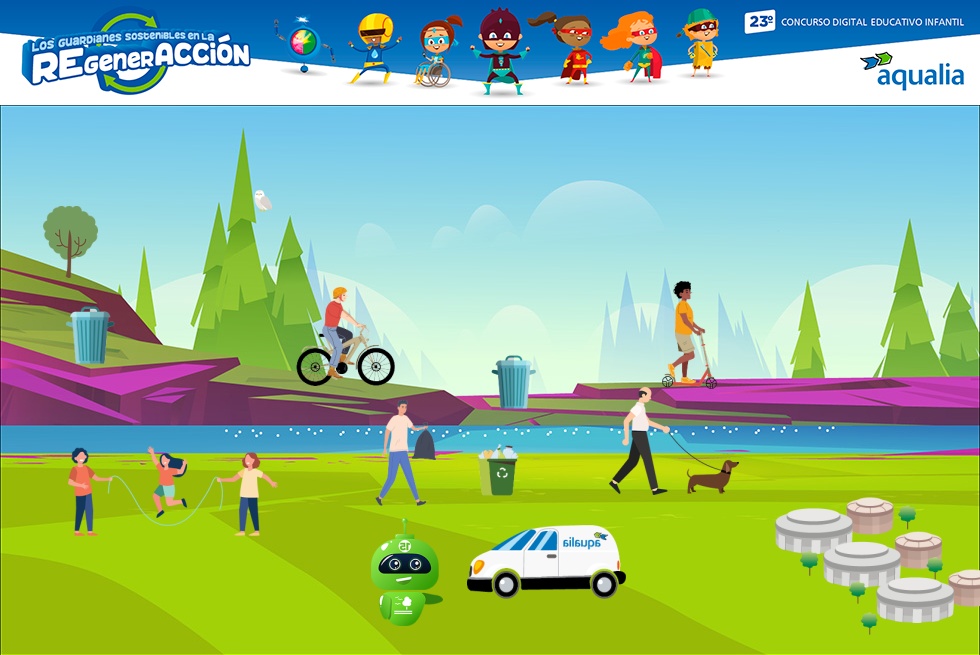The image size is (980, 655).
Task: Click the REgenerACCIÓN game logo
Action: [137, 56]
